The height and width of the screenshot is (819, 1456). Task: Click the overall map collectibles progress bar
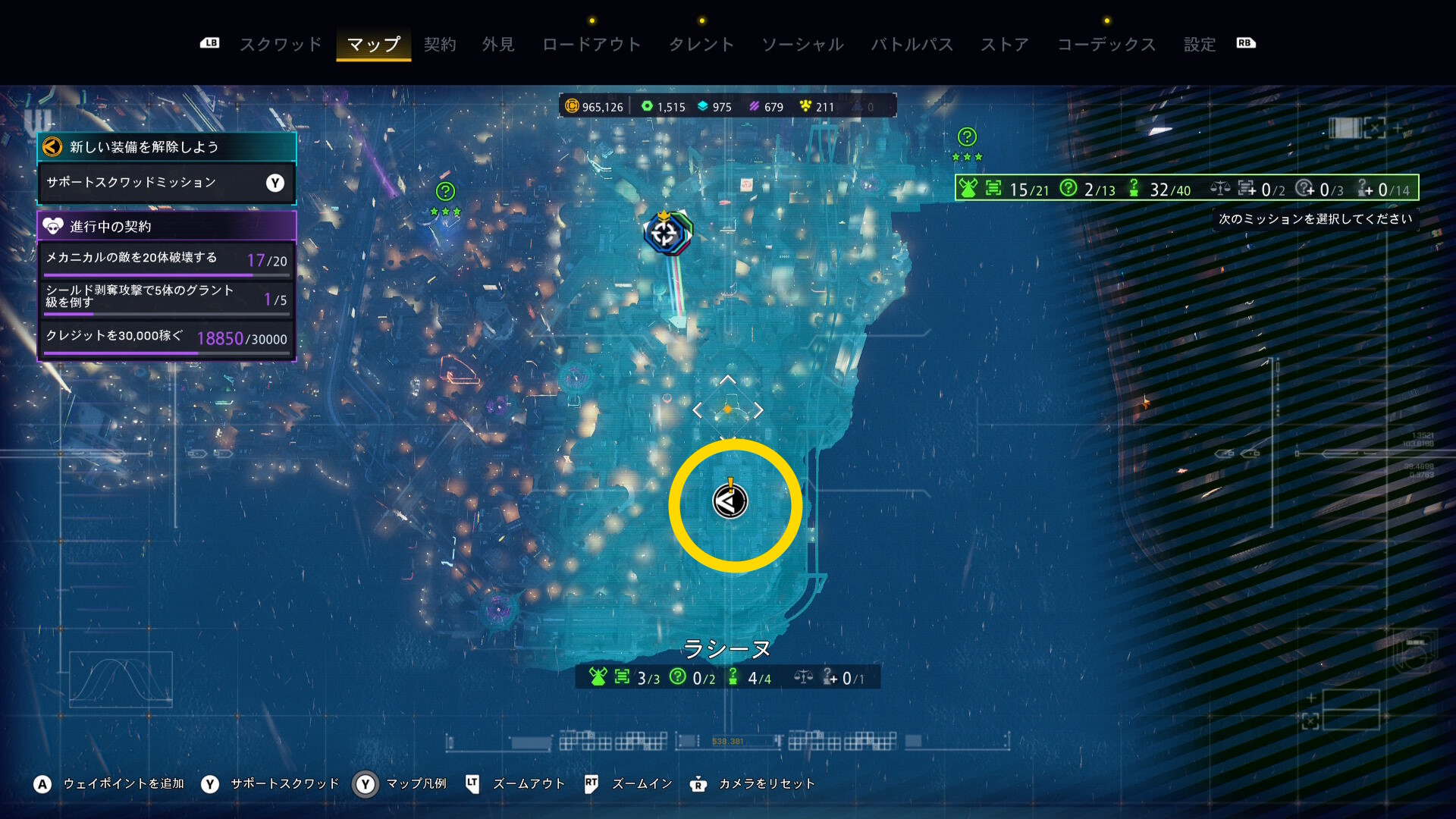tap(1186, 189)
